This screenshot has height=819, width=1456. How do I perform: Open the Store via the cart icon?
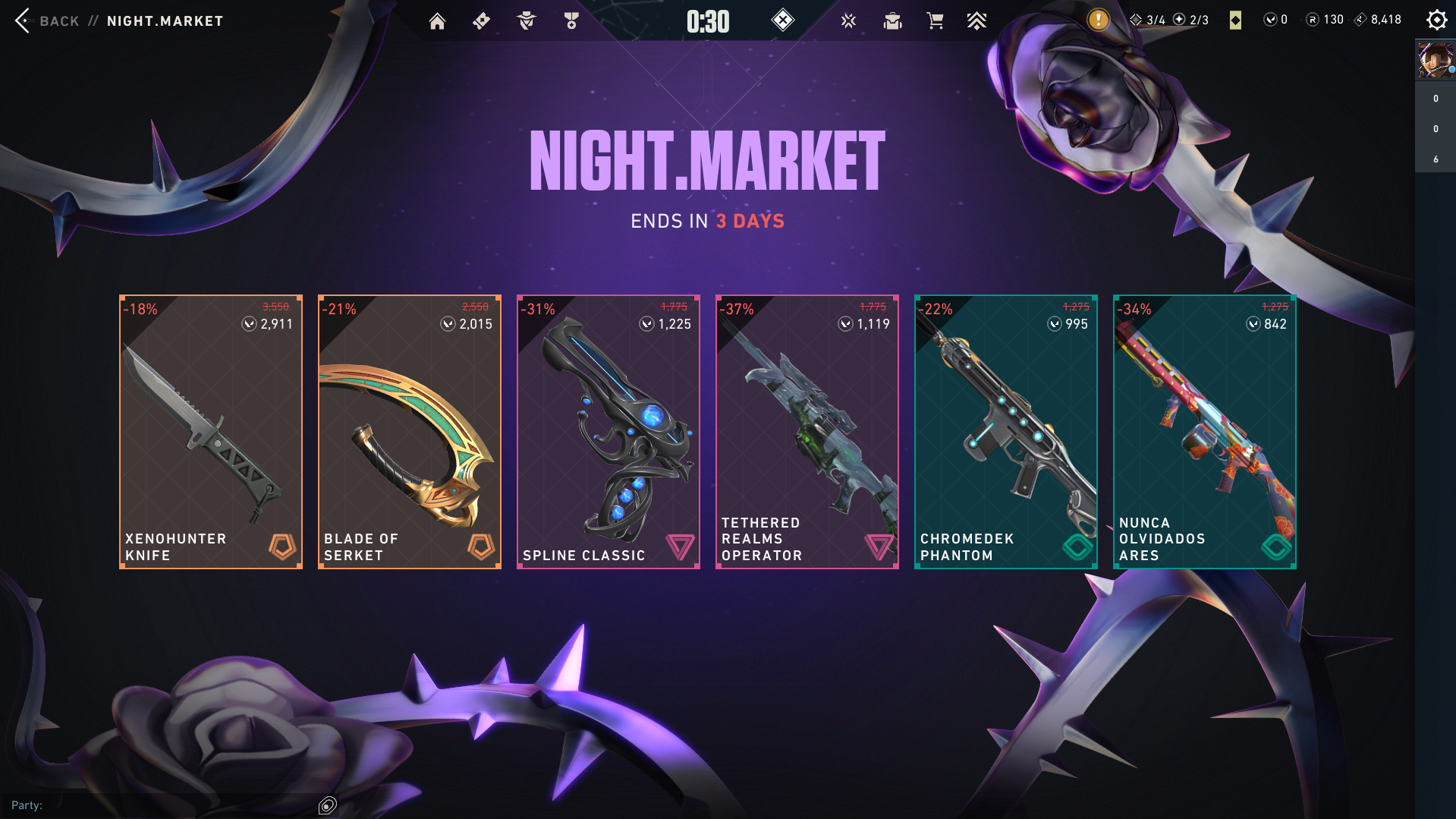(936, 20)
